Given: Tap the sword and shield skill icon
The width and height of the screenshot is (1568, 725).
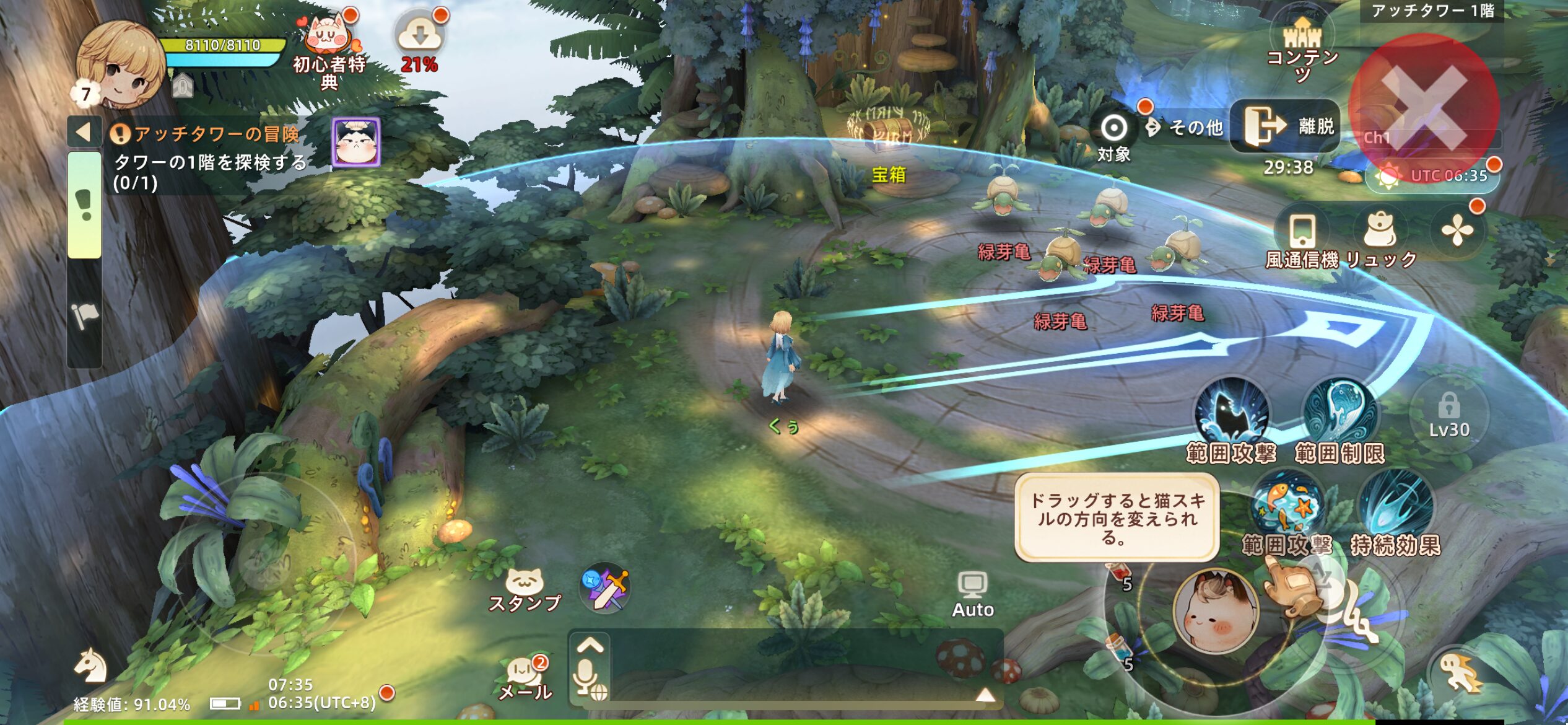Looking at the screenshot, I should click(606, 589).
